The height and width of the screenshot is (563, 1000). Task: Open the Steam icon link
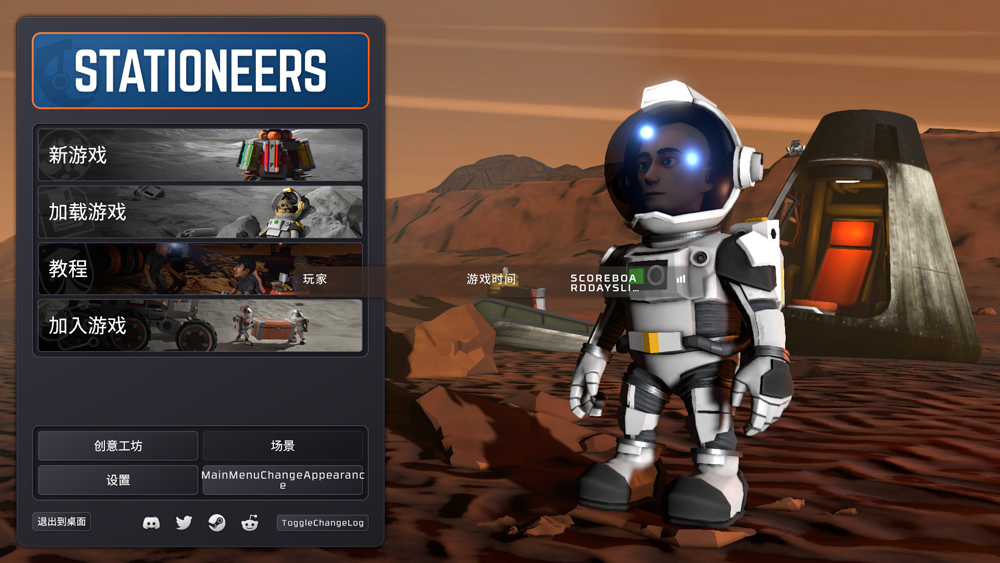pos(216,523)
